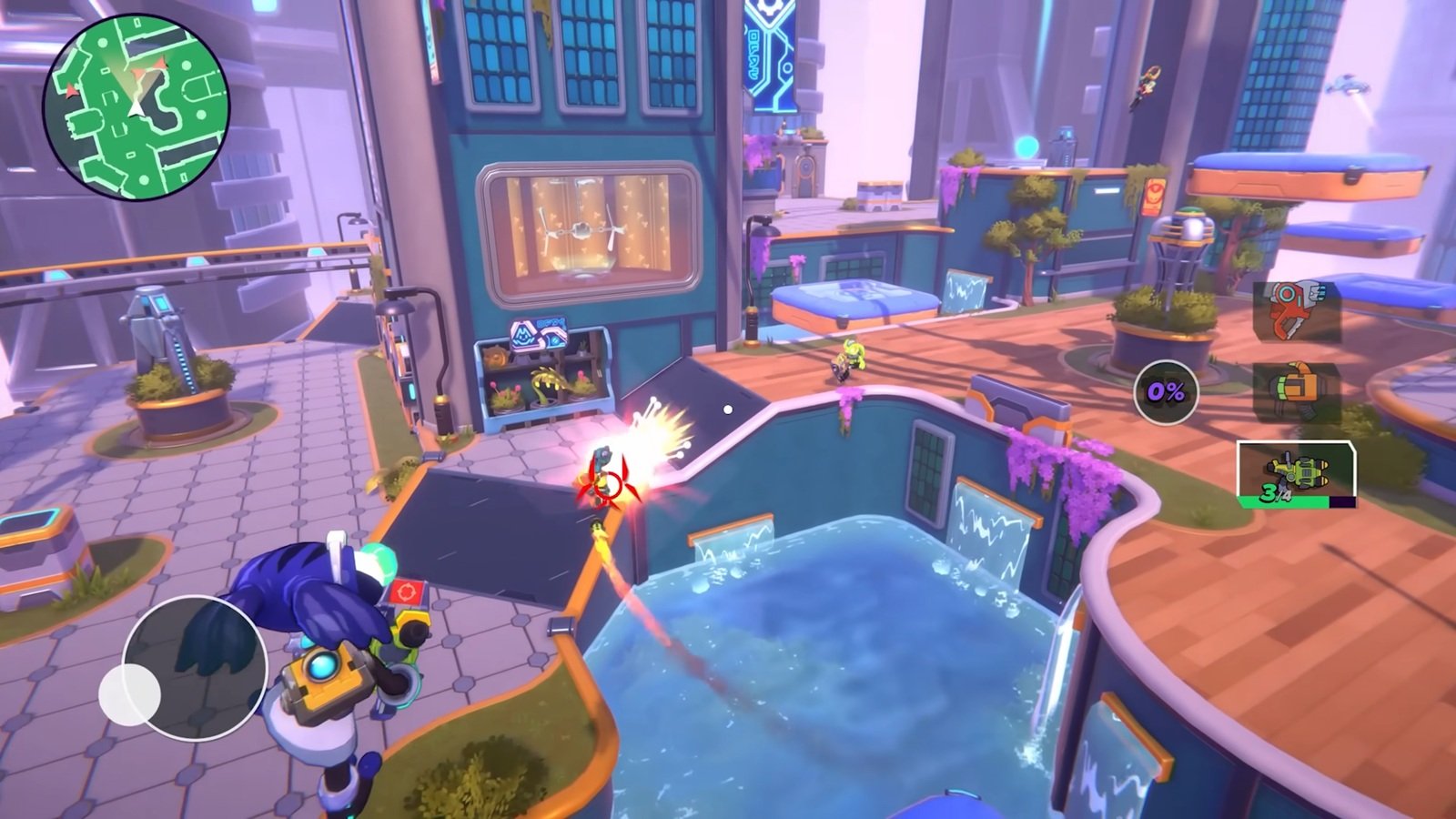Open the circular green minimap

136,106
